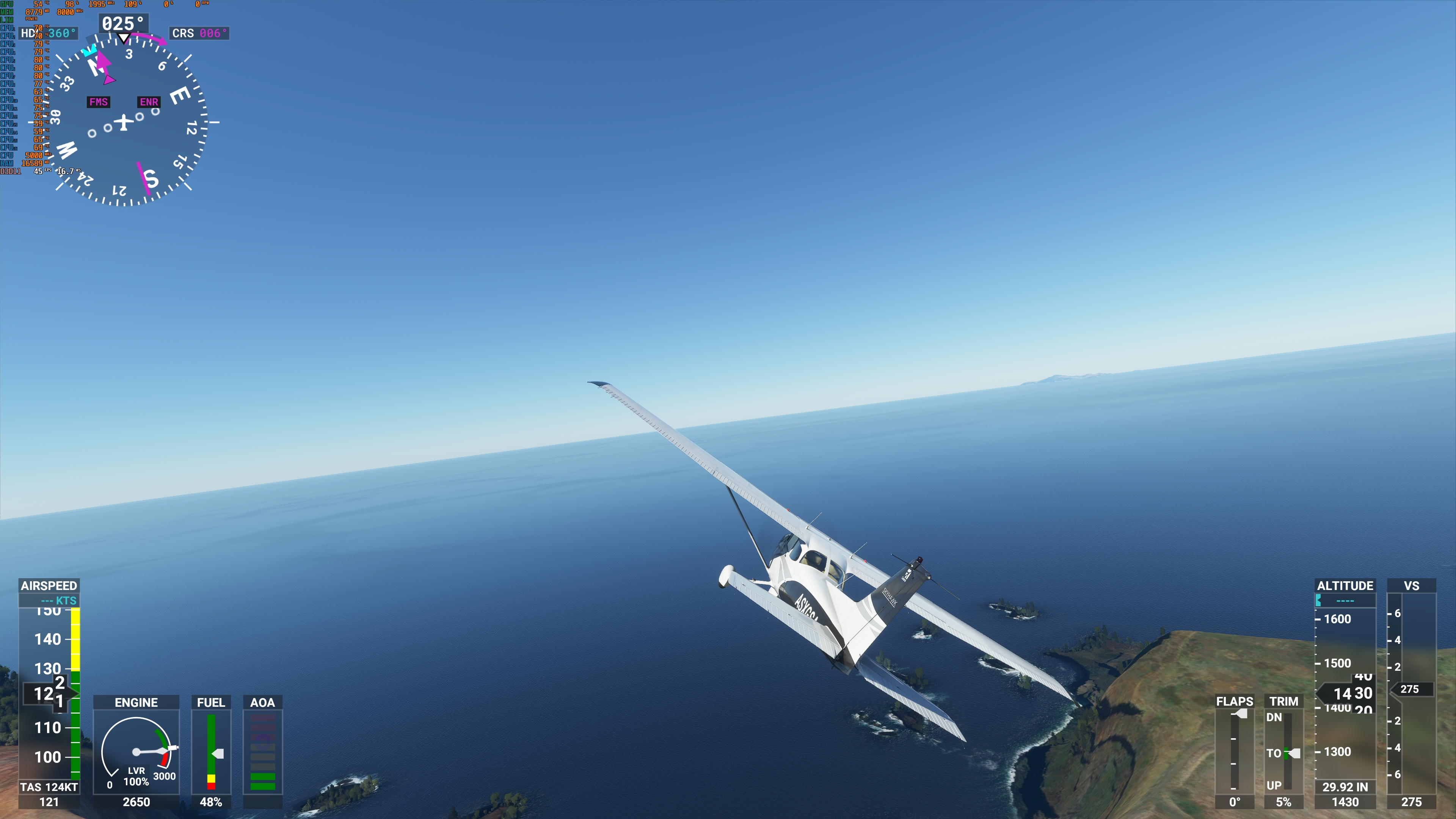Click the FMS source indicator on the compass
The image size is (1456, 819).
98,102
